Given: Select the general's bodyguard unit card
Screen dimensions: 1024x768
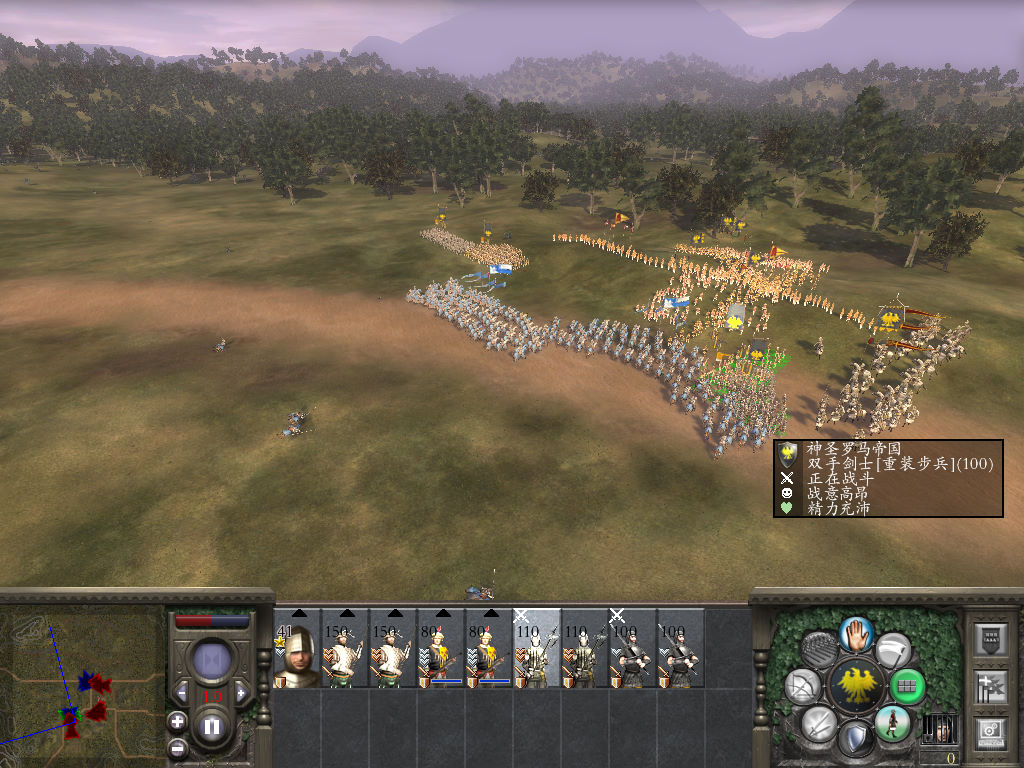Looking at the screenshot, I should tap(297, 648).
